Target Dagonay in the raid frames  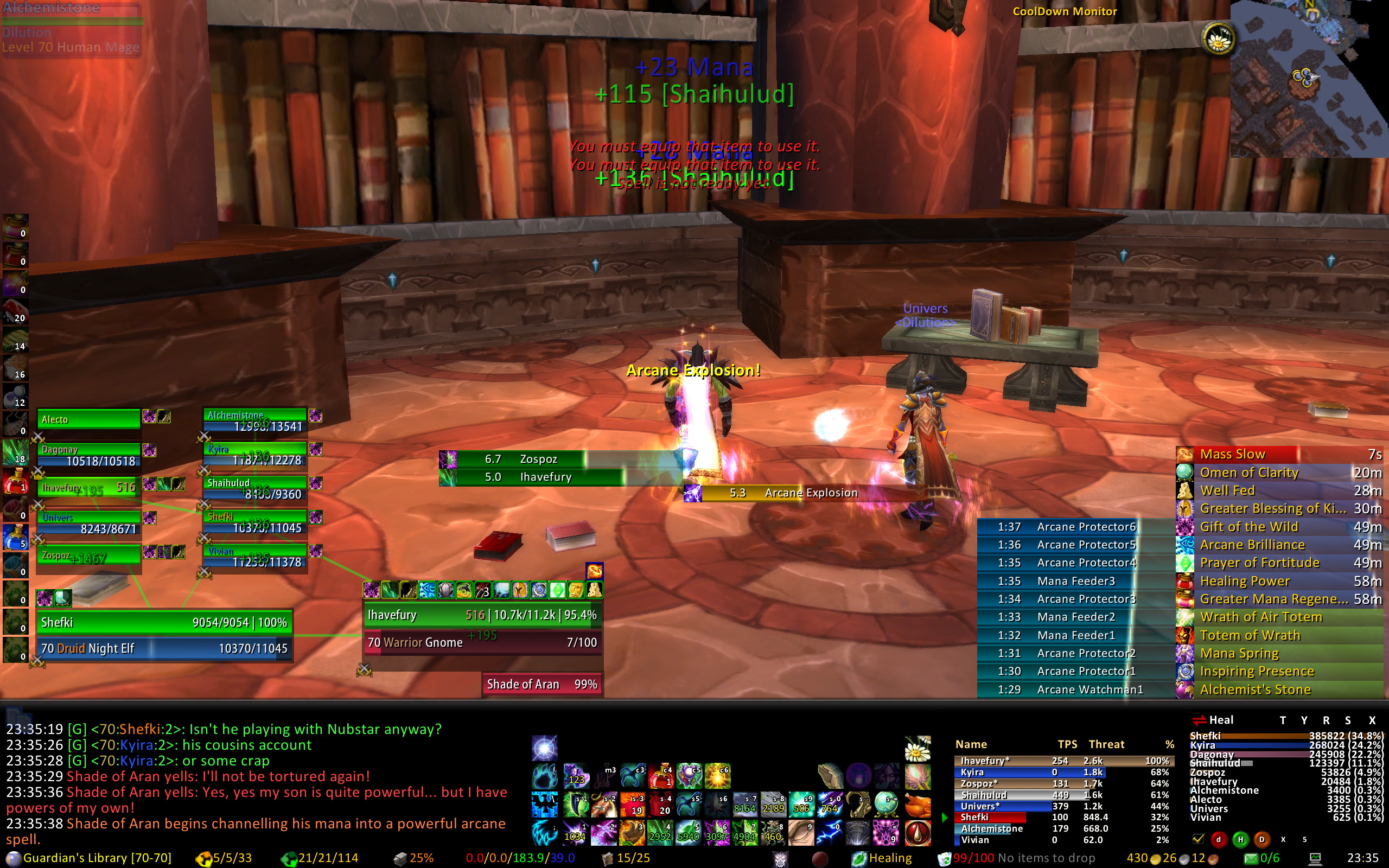tap(88, 455)
